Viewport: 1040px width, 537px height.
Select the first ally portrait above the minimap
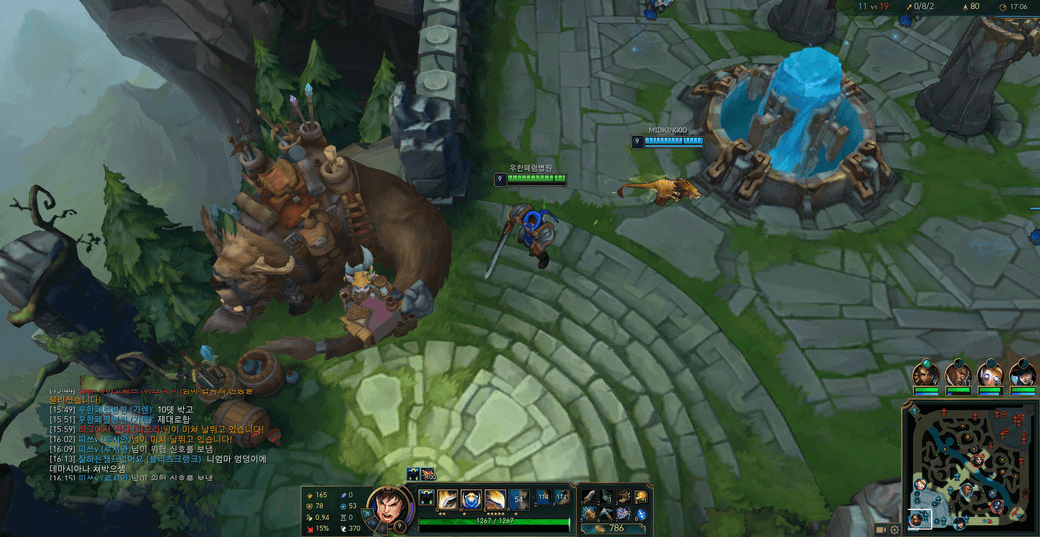[x=926, y=374]
